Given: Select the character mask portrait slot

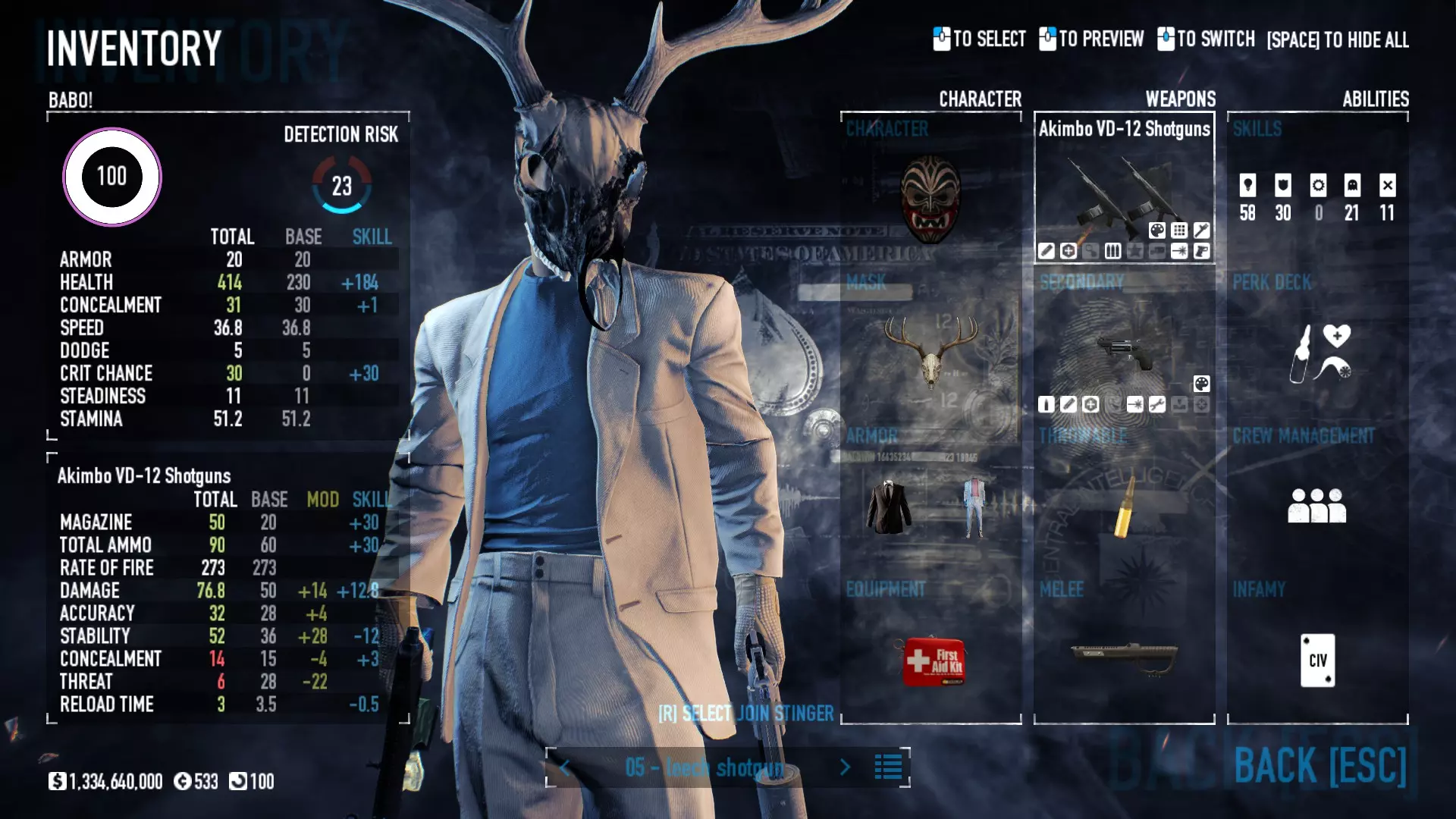Looking at the screenshot, I should tap(930, 199).
